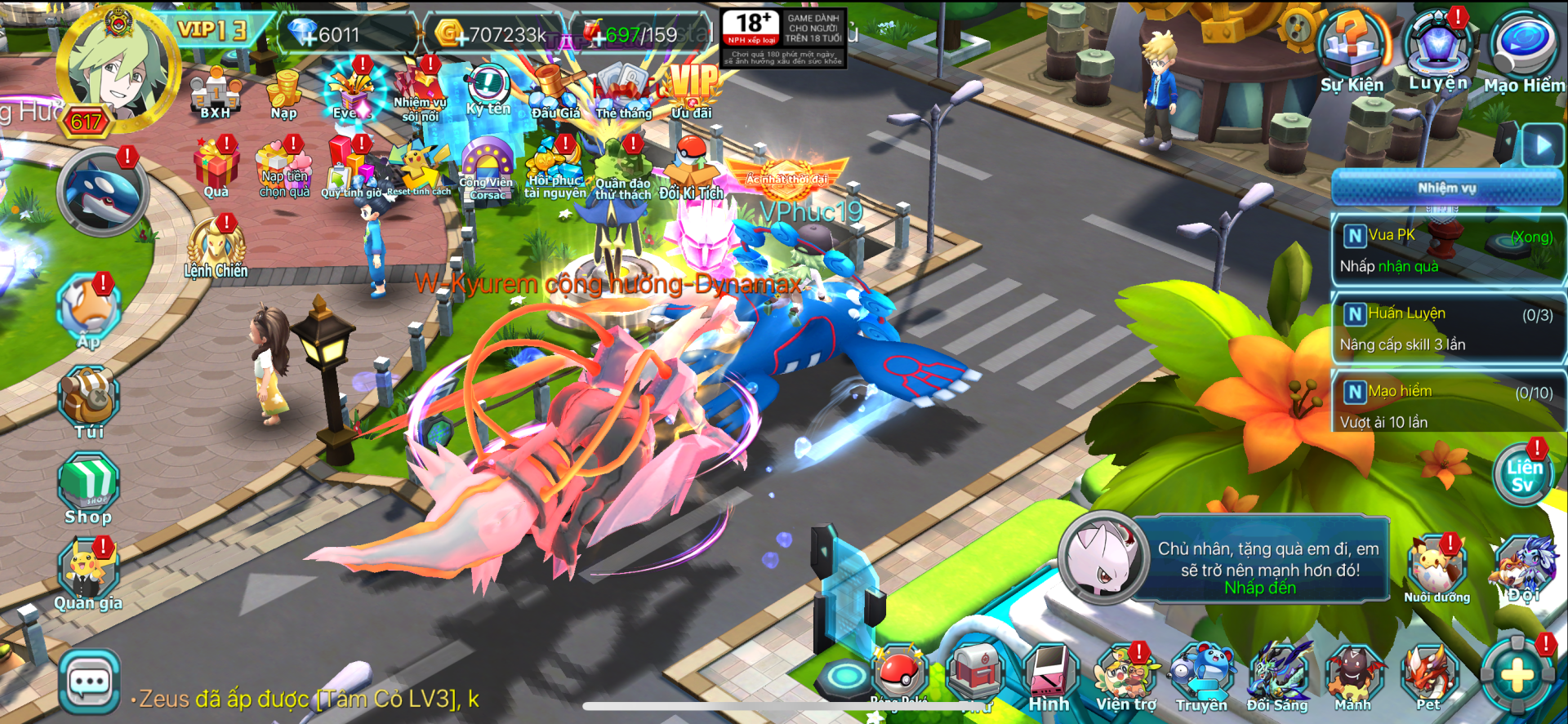Open the Sự Kiện events menu
The width and height of the screenshot is (1568, 724).
pos(1352,52)
